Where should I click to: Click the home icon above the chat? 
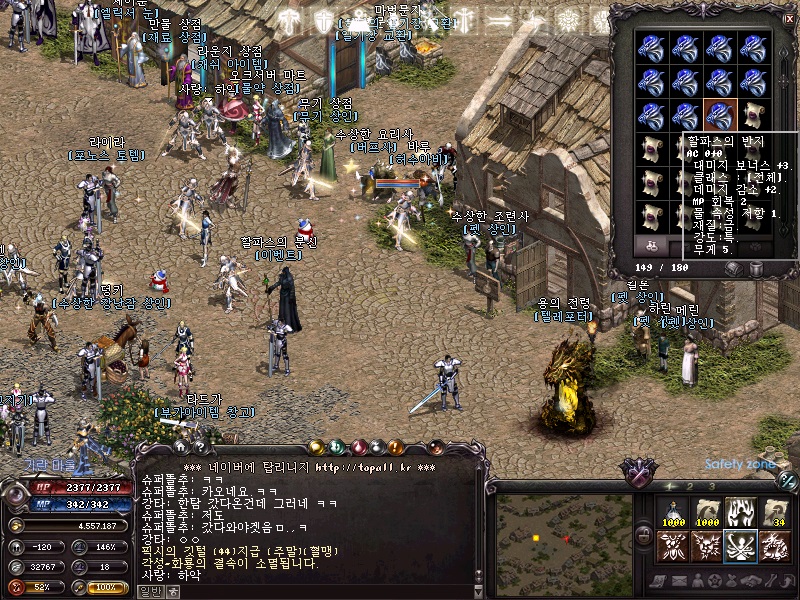click(x=180, y=447)
